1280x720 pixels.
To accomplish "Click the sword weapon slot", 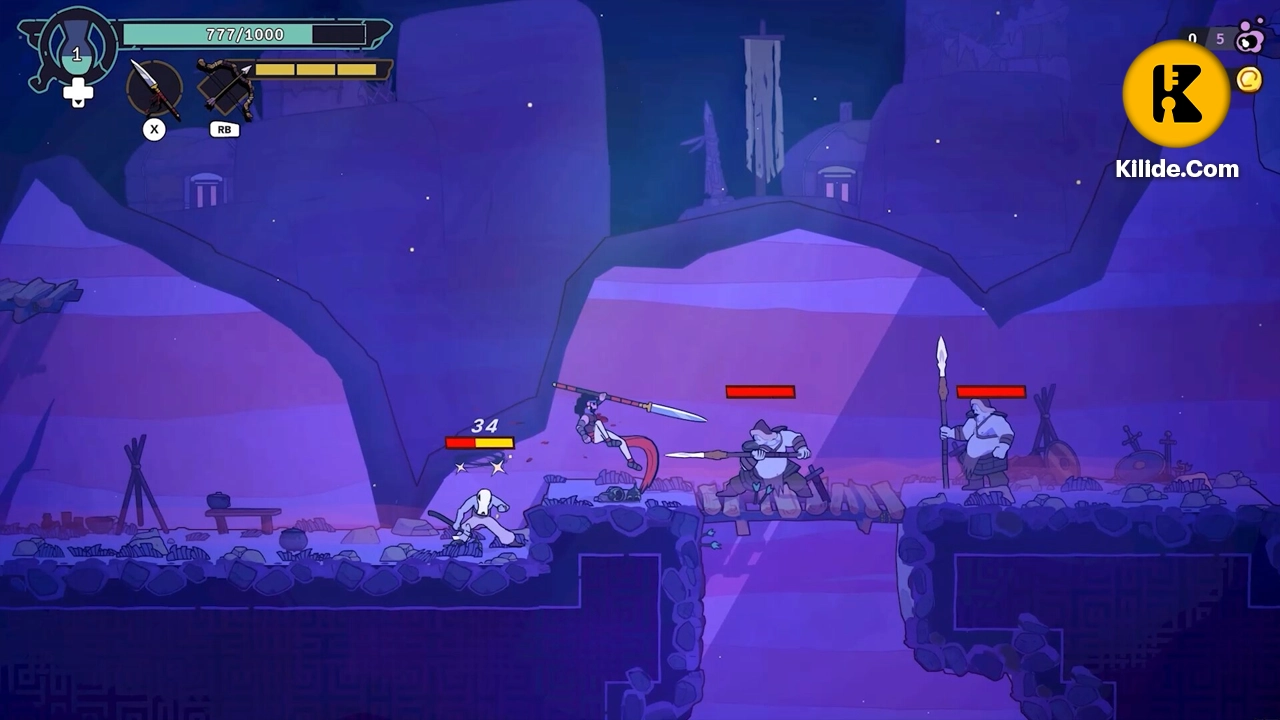I will [154, 88].
